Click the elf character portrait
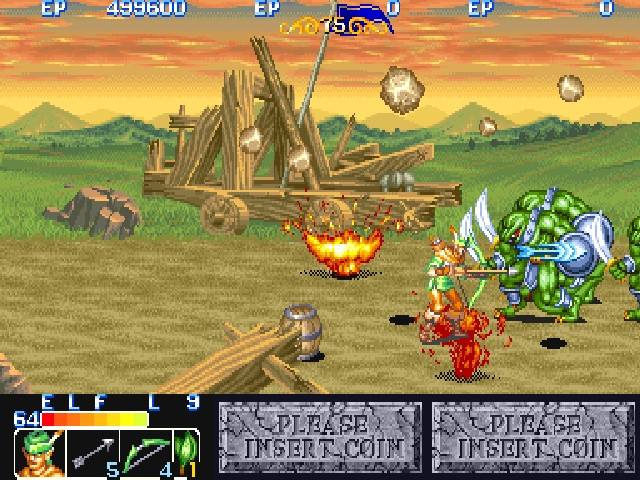The width and height of the screenshot is (640, 480). point(38,453)
